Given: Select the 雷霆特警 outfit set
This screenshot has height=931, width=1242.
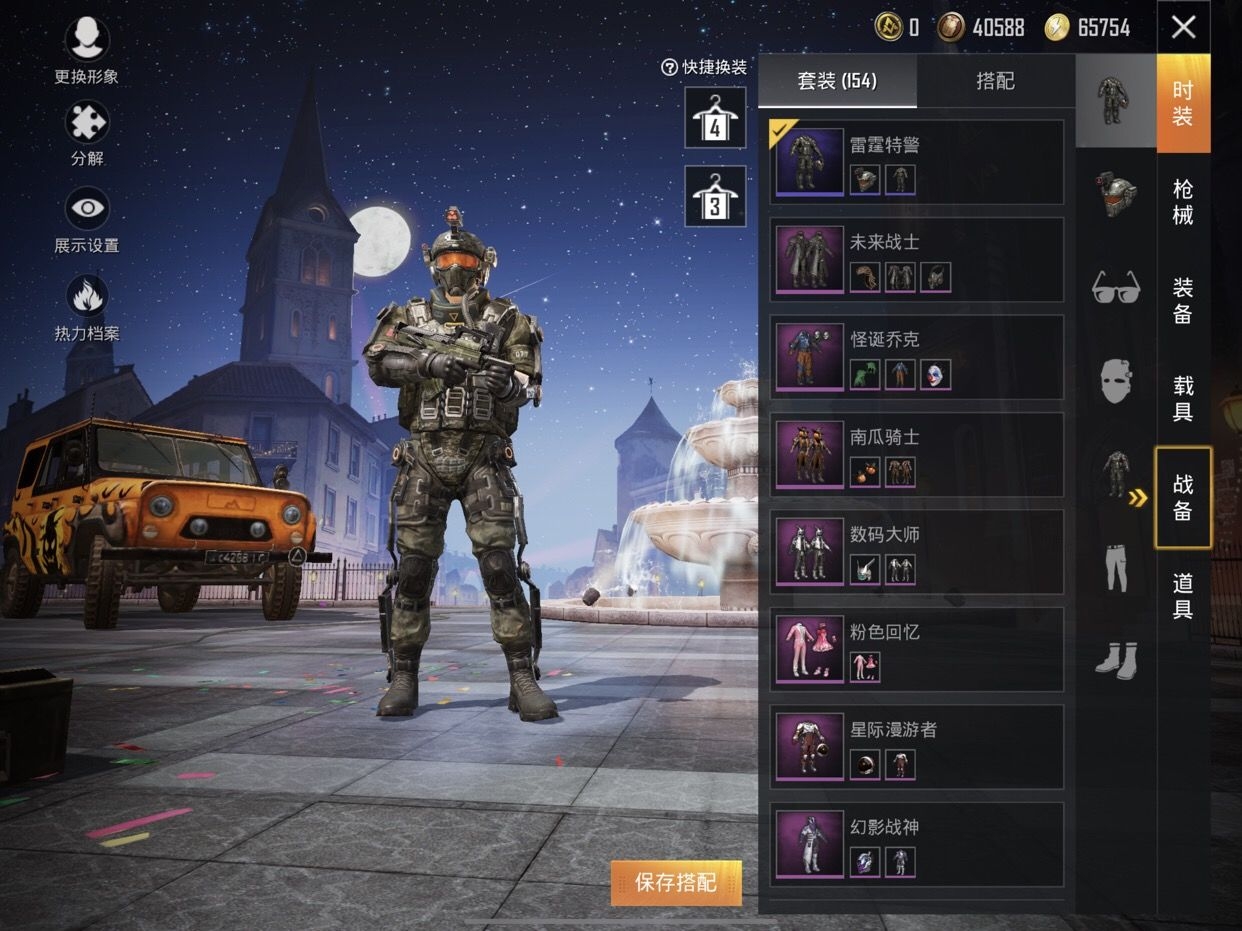Looking at the screenshot, I should click(x=916, y=162).
